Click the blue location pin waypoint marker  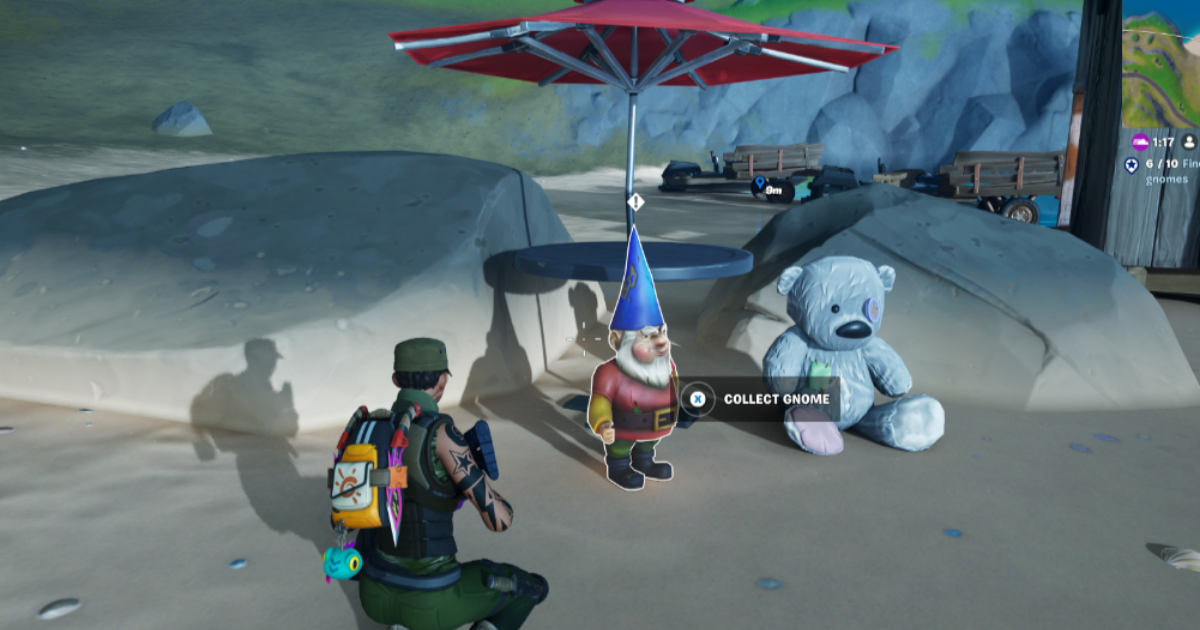760,184
